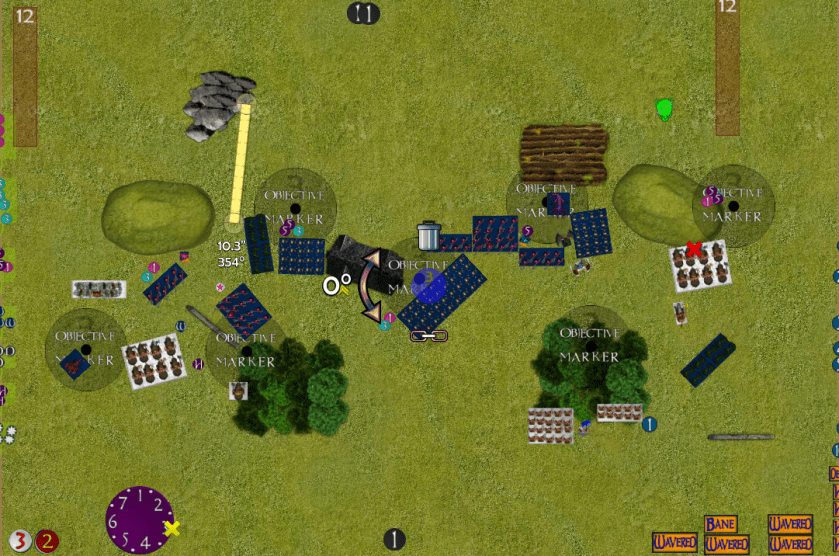
Task: Select the orange Bane token
Action: coord(720,524)
